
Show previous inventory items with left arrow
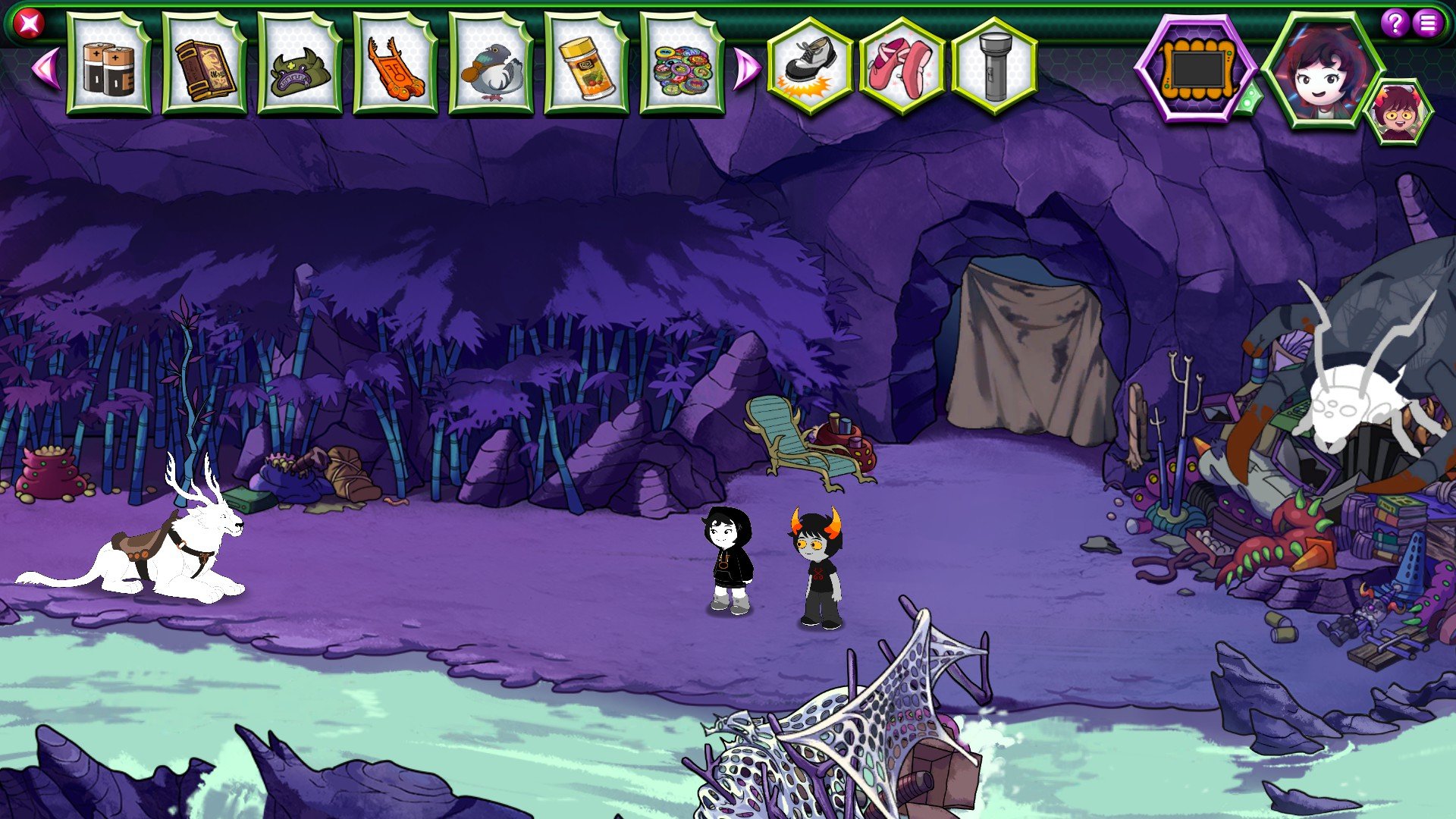45,67
